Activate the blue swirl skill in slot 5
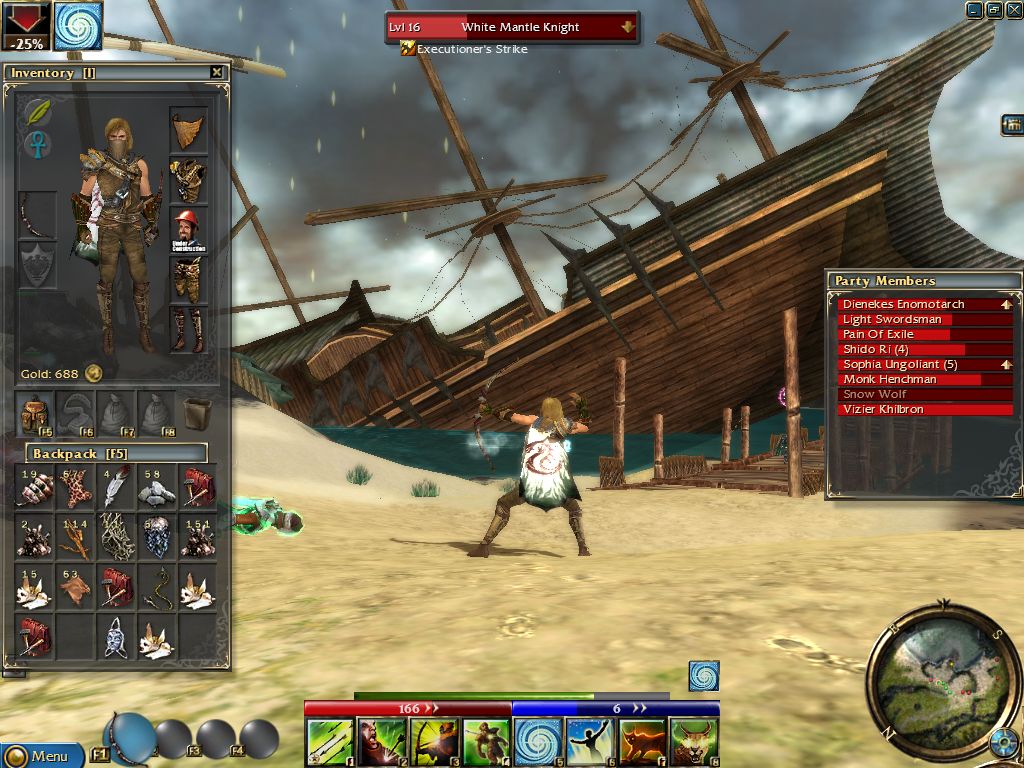The image size is (1024, 768). (x=538, y=744)
